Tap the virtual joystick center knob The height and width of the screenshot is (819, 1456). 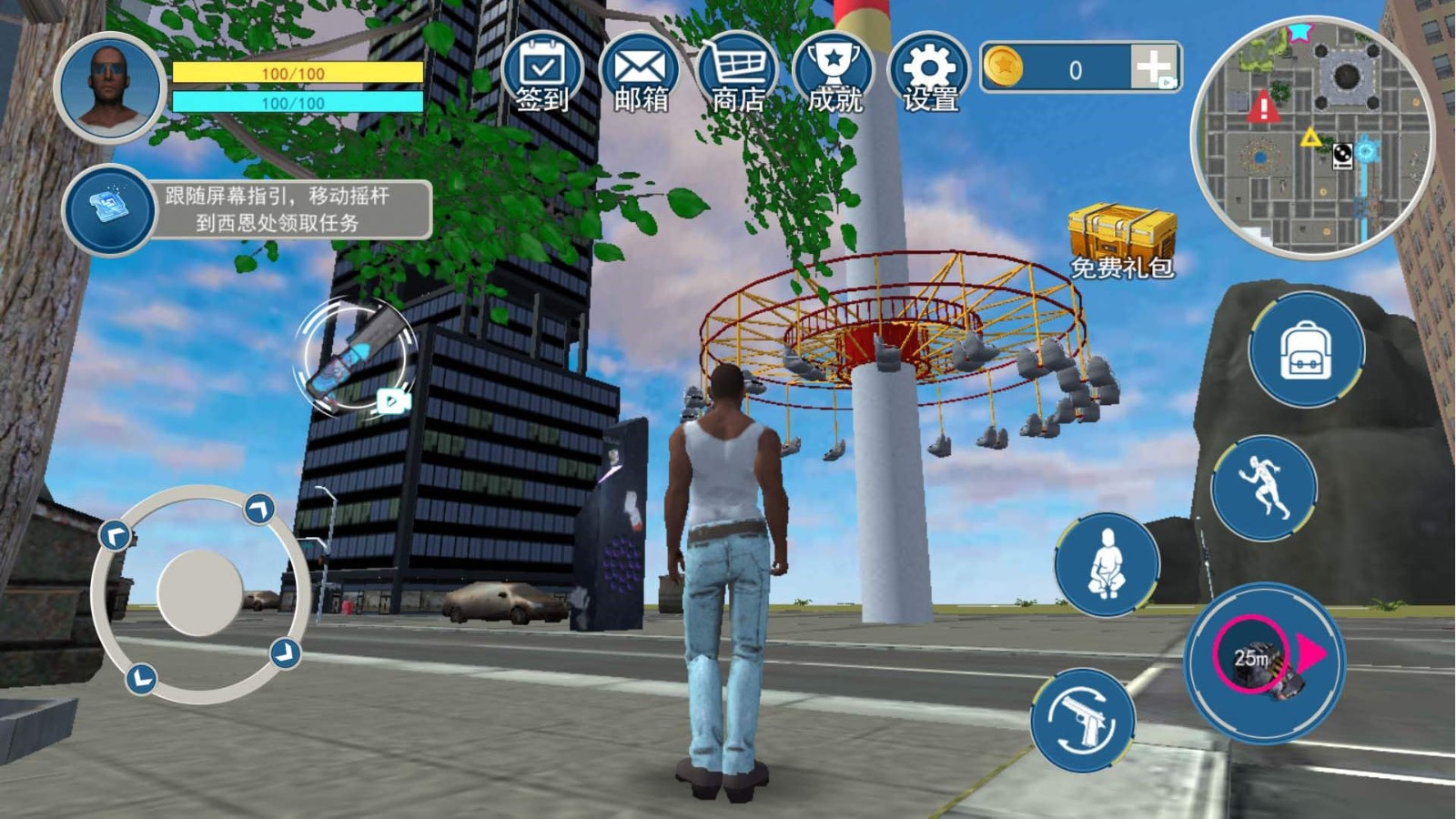coord(200,592)
